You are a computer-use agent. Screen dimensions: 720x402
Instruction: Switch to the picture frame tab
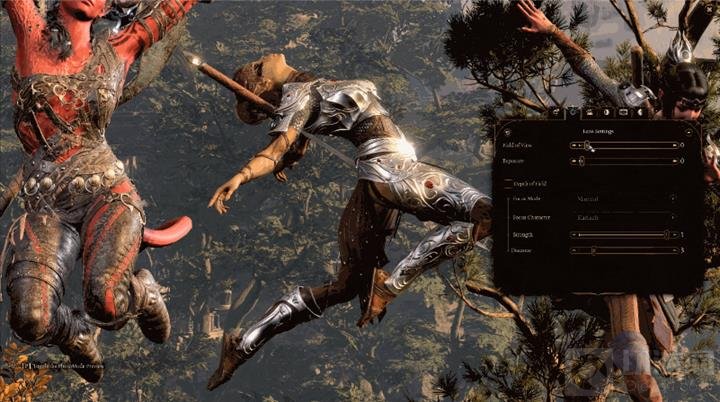pyautogui.click(x=623, y=113)
